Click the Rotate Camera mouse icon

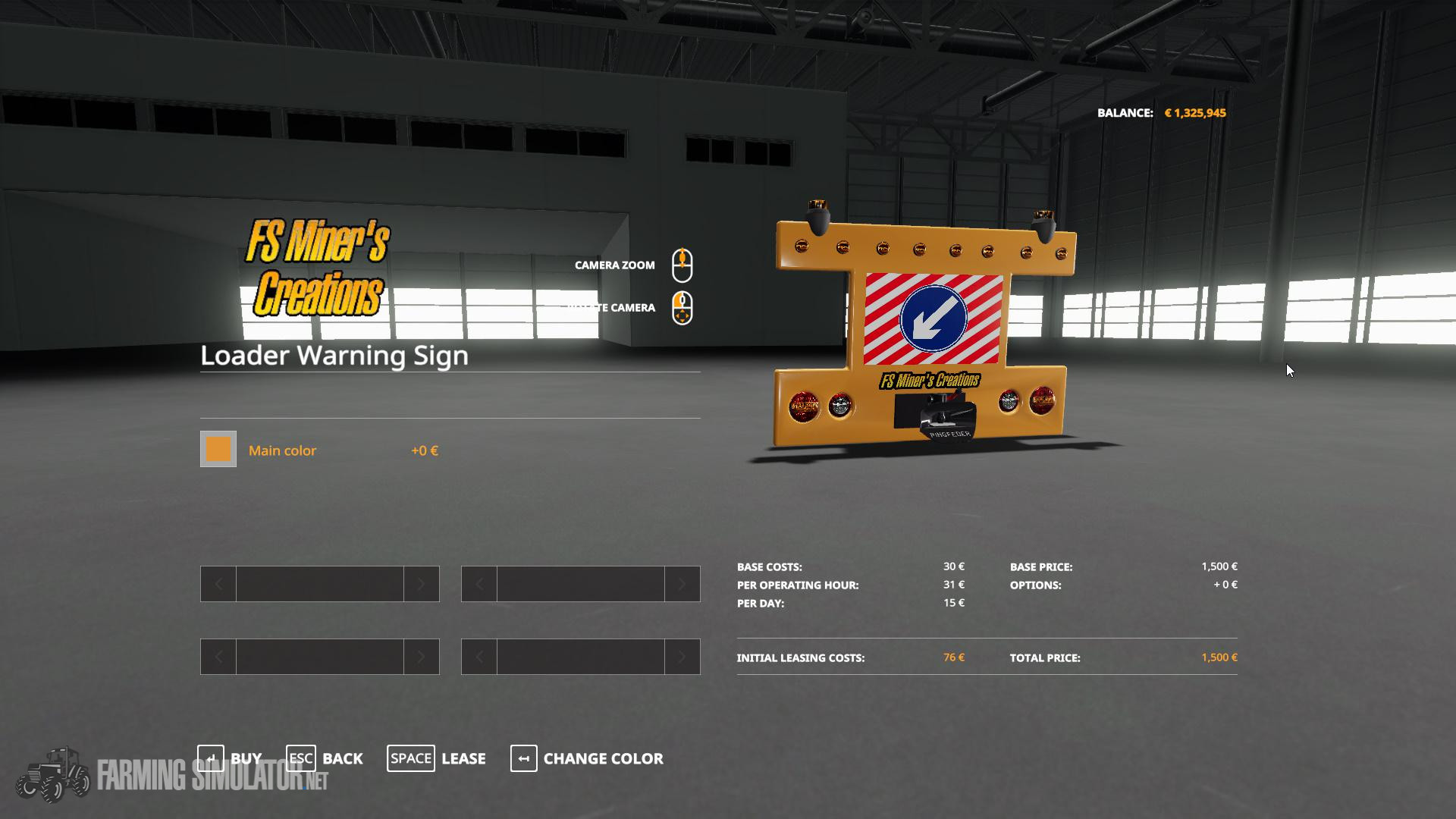point(683,308)
